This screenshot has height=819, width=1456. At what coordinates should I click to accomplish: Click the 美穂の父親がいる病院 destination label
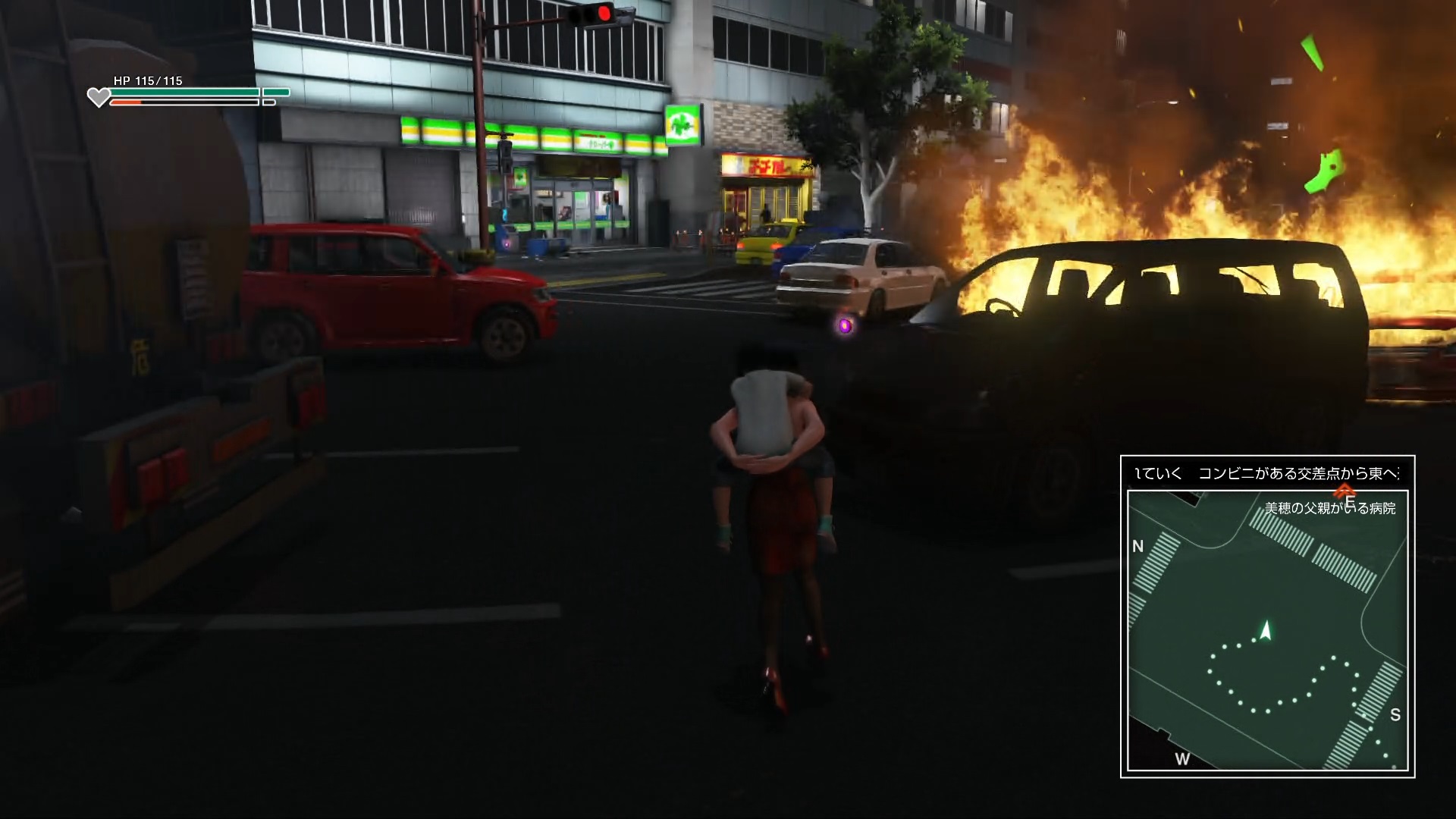1329,508
